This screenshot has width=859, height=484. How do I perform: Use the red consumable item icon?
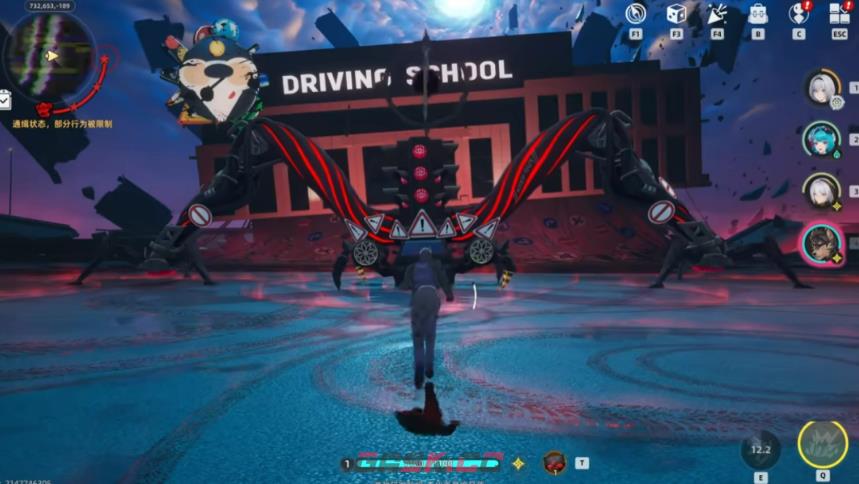click(x=554, y=463)
